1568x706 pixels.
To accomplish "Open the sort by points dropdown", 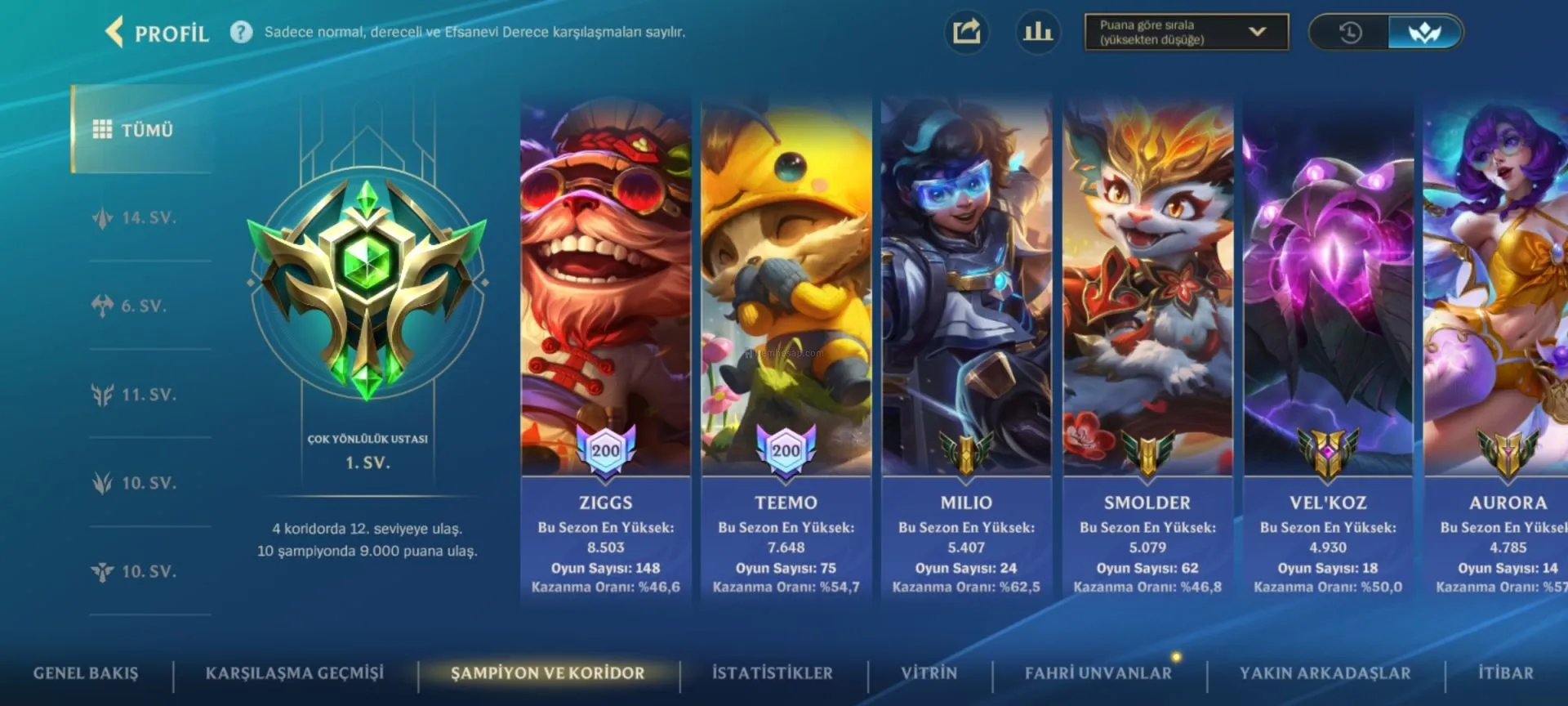I will (x=1186, y=33).
